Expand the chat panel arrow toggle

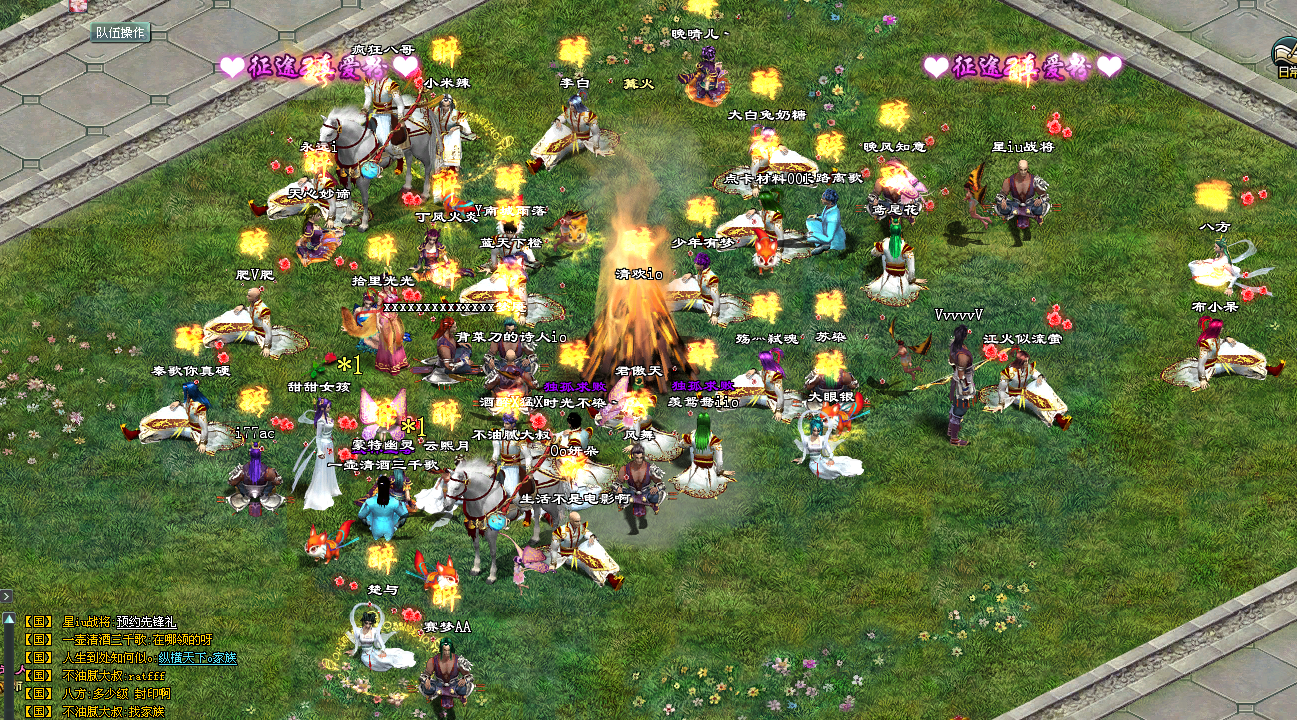pyautogui.click(x=6, y=597)
